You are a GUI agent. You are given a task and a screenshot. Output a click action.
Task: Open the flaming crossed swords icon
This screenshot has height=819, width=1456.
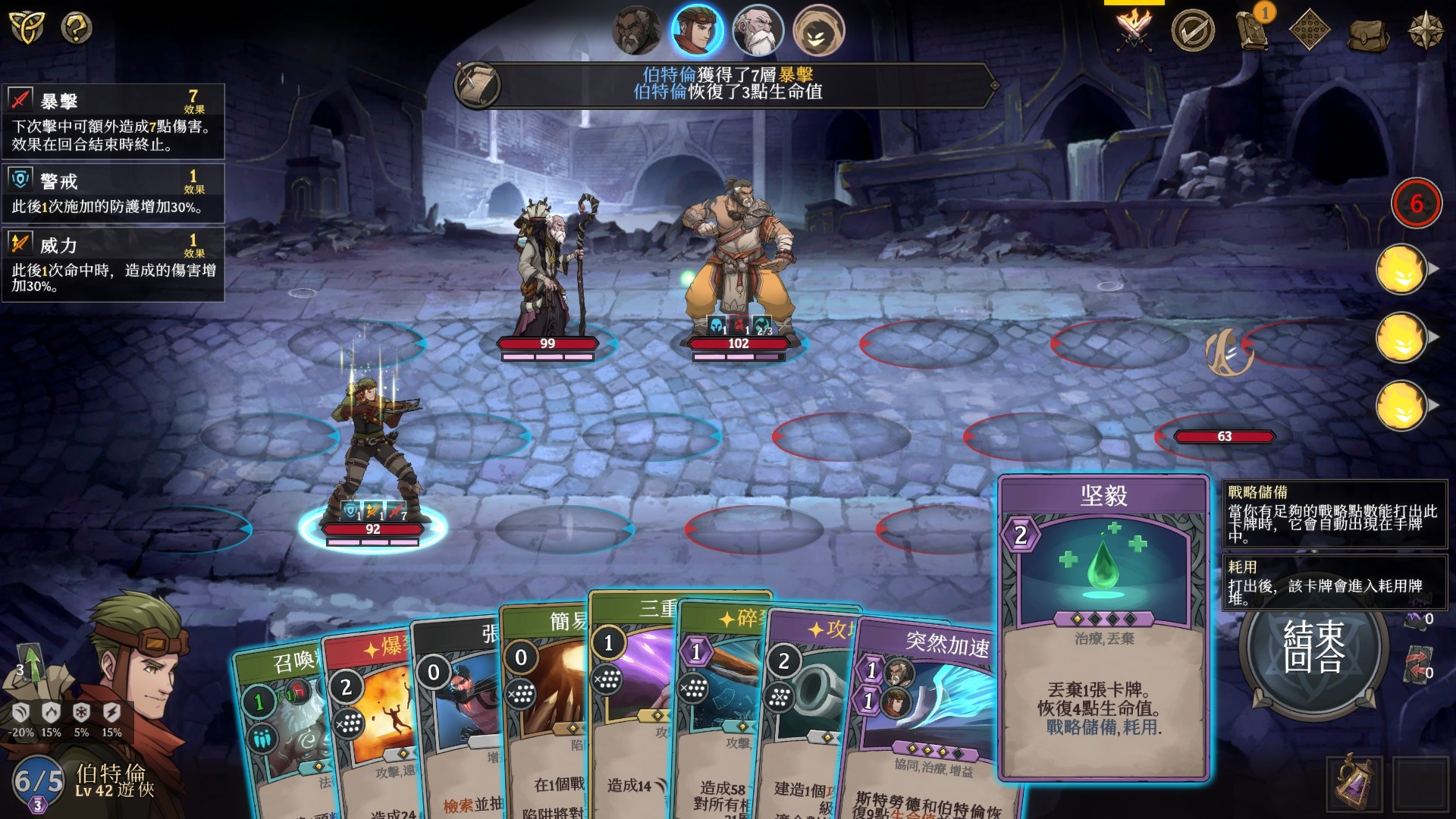[1134, 30]
